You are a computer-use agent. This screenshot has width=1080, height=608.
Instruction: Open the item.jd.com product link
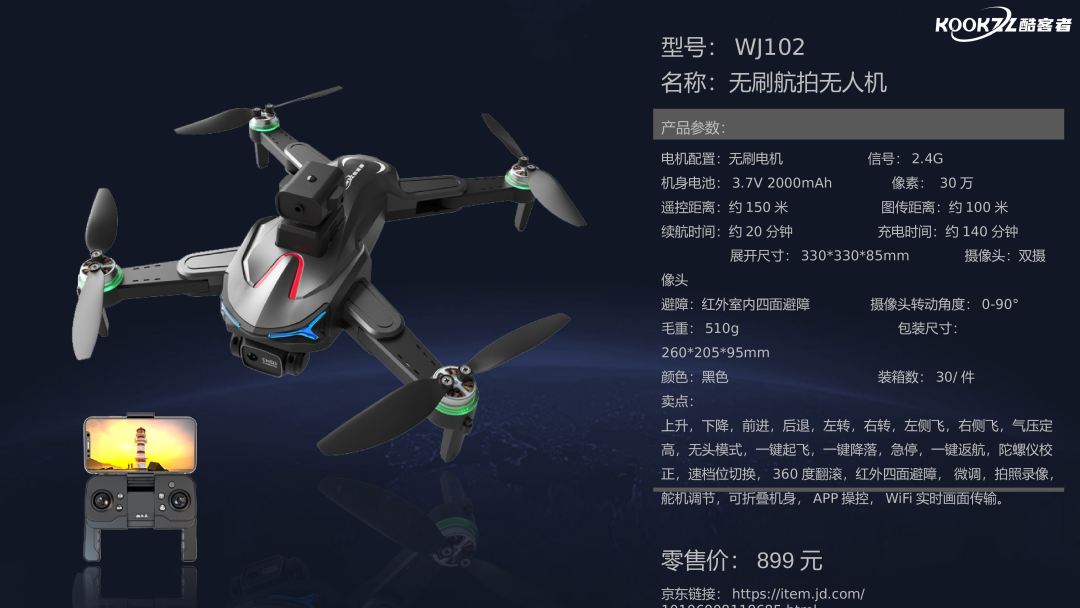798,594
